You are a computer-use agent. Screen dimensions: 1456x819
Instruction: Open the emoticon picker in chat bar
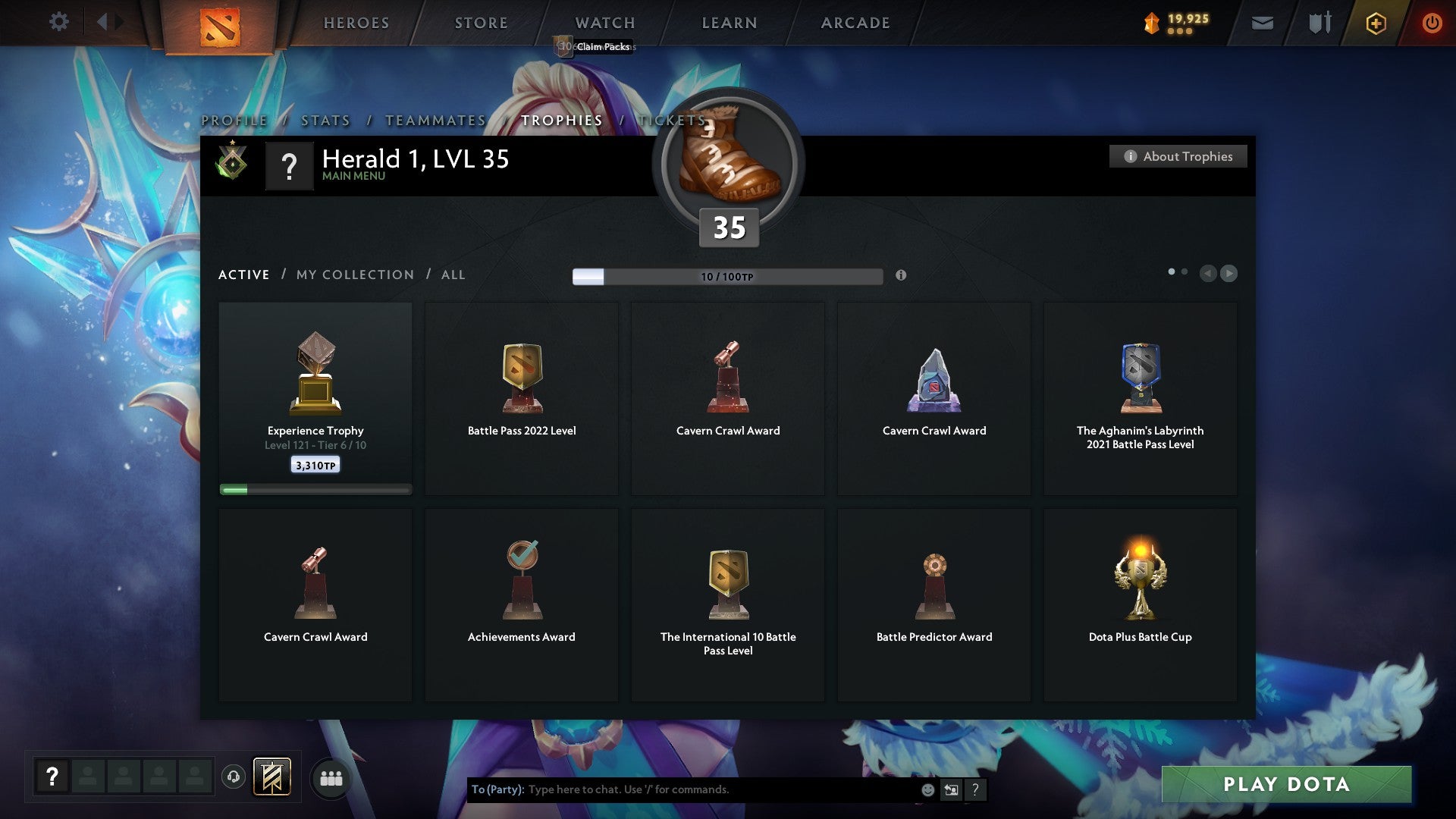pyautogui.click(x=930, y=789)
